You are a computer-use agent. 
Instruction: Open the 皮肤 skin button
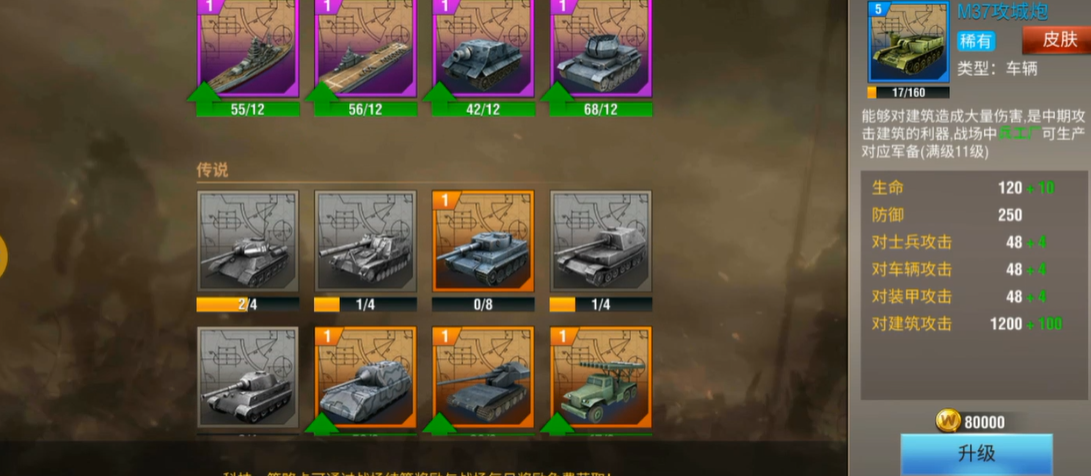coord(1055,40)
